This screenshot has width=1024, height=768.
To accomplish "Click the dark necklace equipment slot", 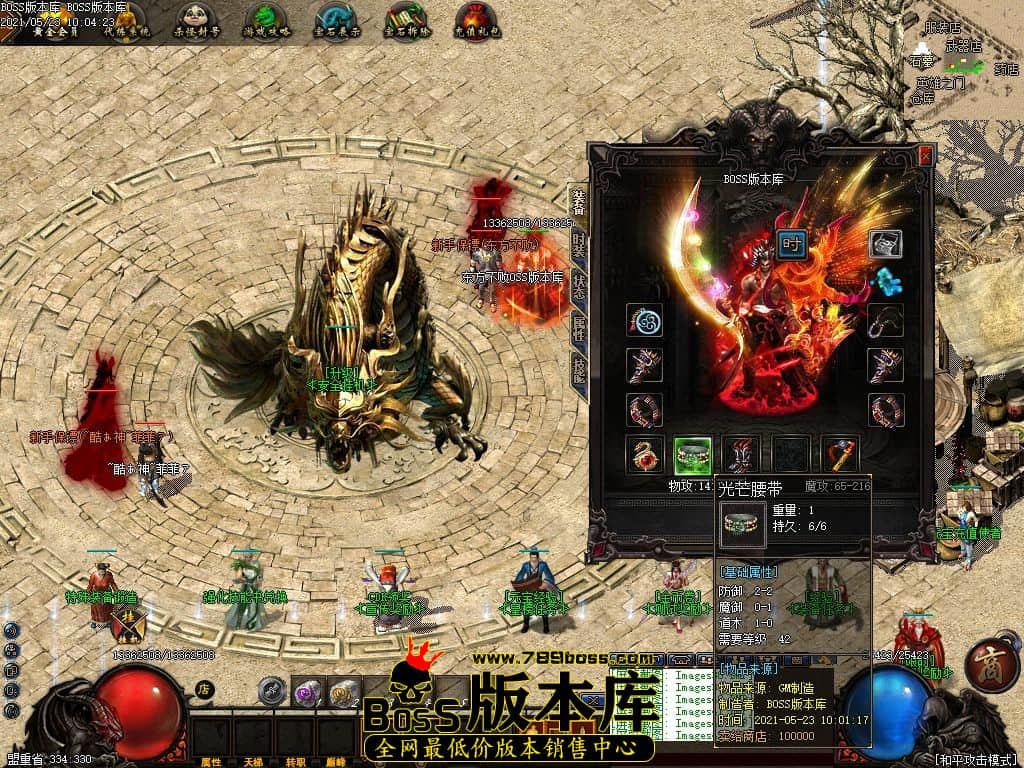I will (885, 320).
